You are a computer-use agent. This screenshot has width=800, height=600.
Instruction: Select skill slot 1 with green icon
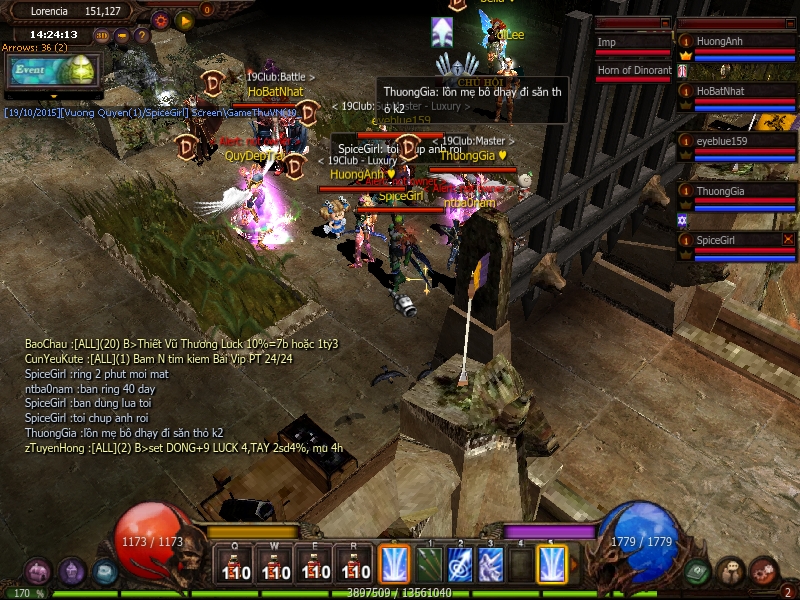click(x=429, y=564)
